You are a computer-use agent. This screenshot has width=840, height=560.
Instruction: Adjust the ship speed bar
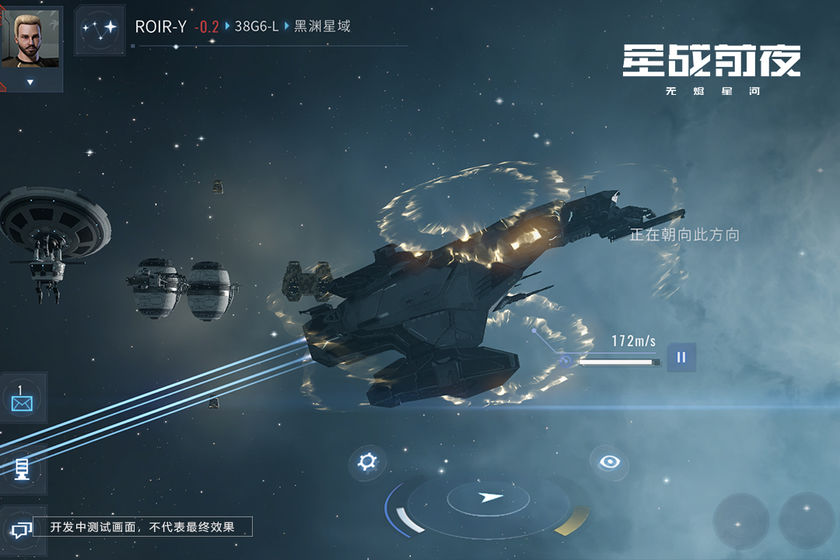point(618,361)
